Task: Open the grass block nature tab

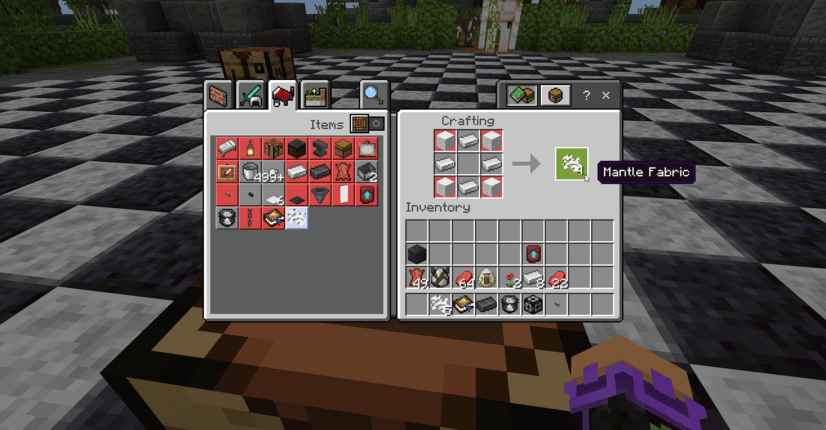Action: tap(315, 95)
